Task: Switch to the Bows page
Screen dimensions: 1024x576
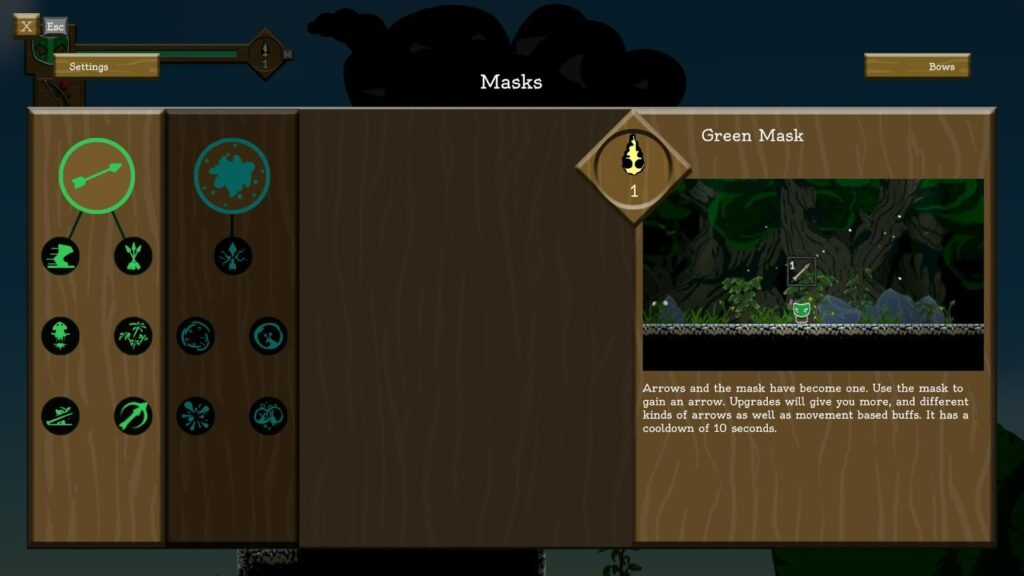Action: click(x=917, y=67)
